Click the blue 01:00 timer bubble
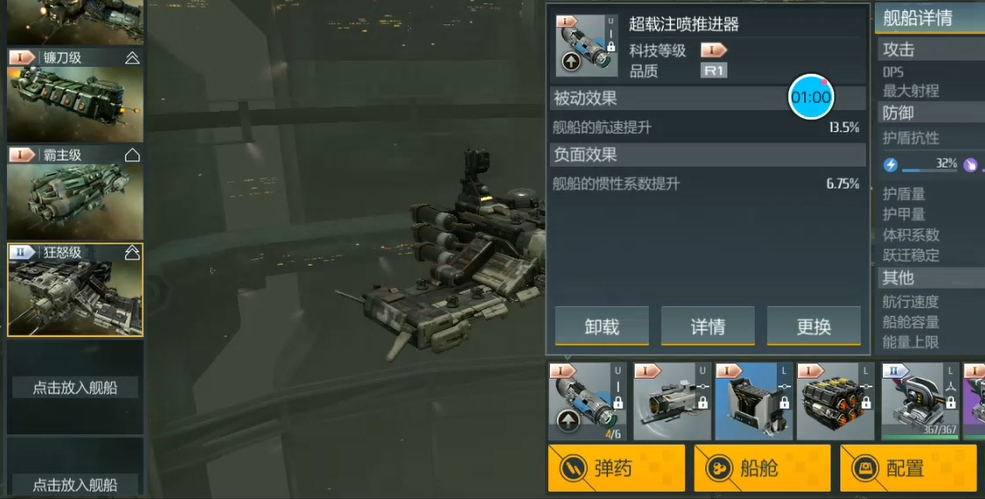Image resolution: width=985 pixels, height=499 pixels. click(x=811, y=97)
